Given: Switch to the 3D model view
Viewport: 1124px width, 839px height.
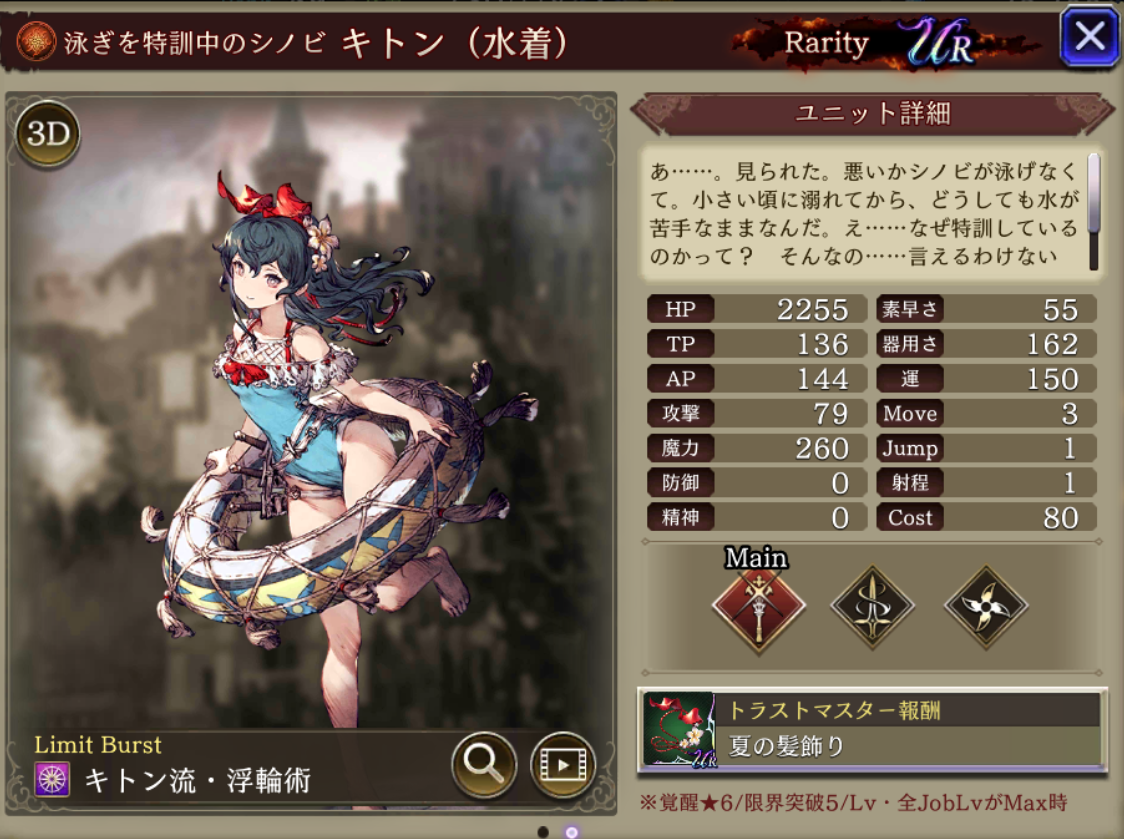Looking at the screenshot, I should click(x=47, y=135).
